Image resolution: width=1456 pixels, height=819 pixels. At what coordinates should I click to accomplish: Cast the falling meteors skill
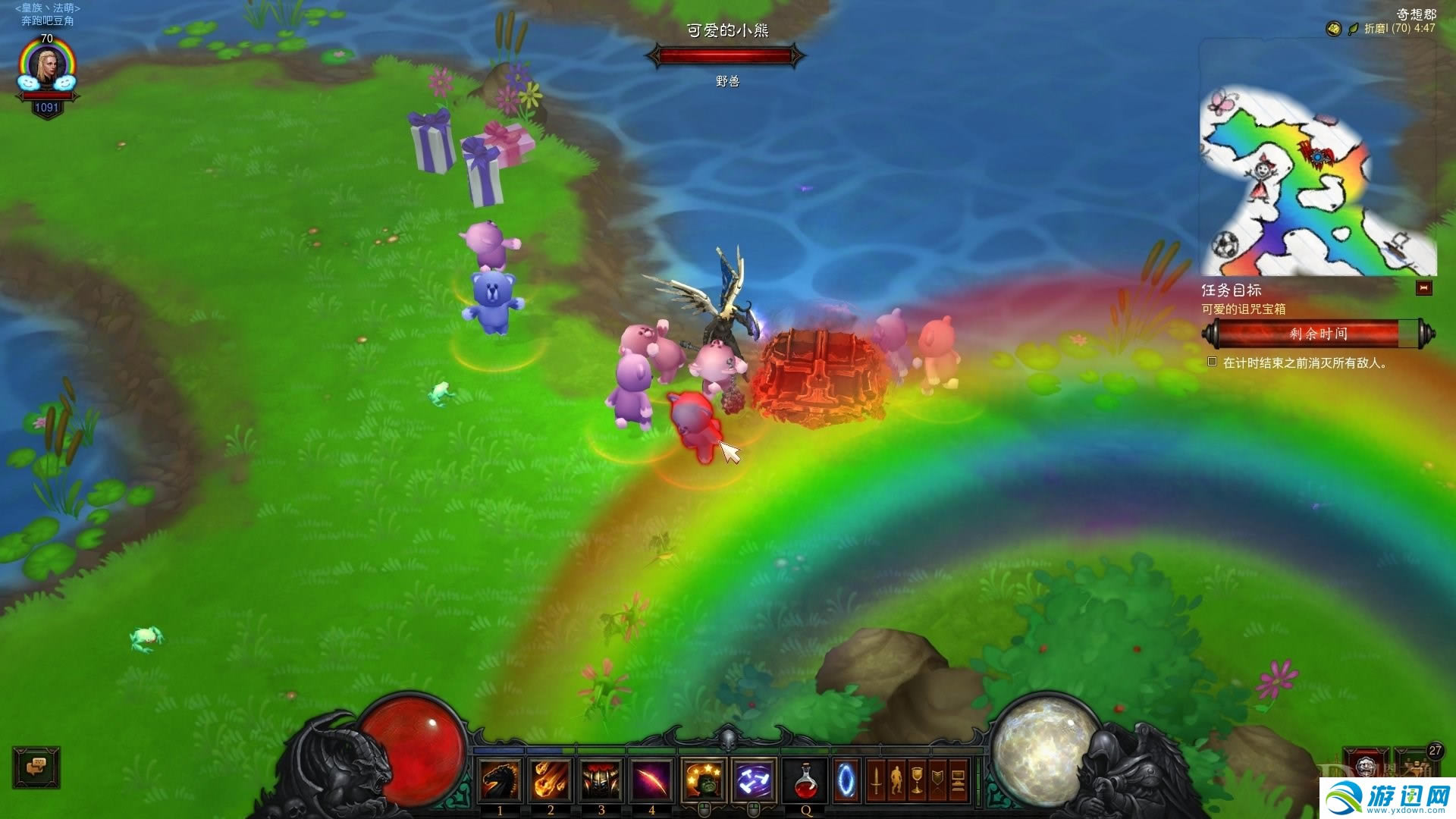[x=551, y=780]
